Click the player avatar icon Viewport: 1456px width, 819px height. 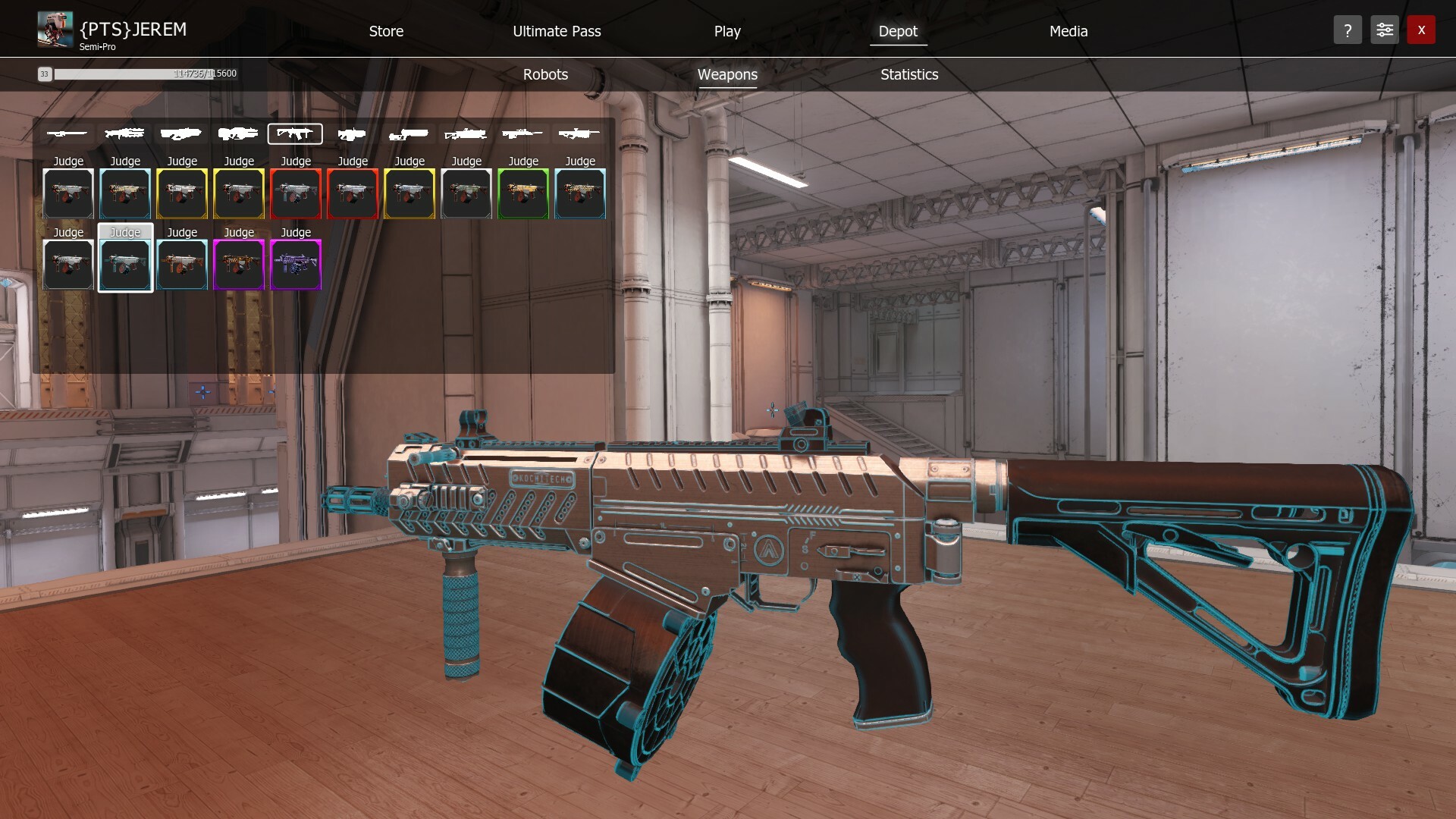tap(57, 28)
